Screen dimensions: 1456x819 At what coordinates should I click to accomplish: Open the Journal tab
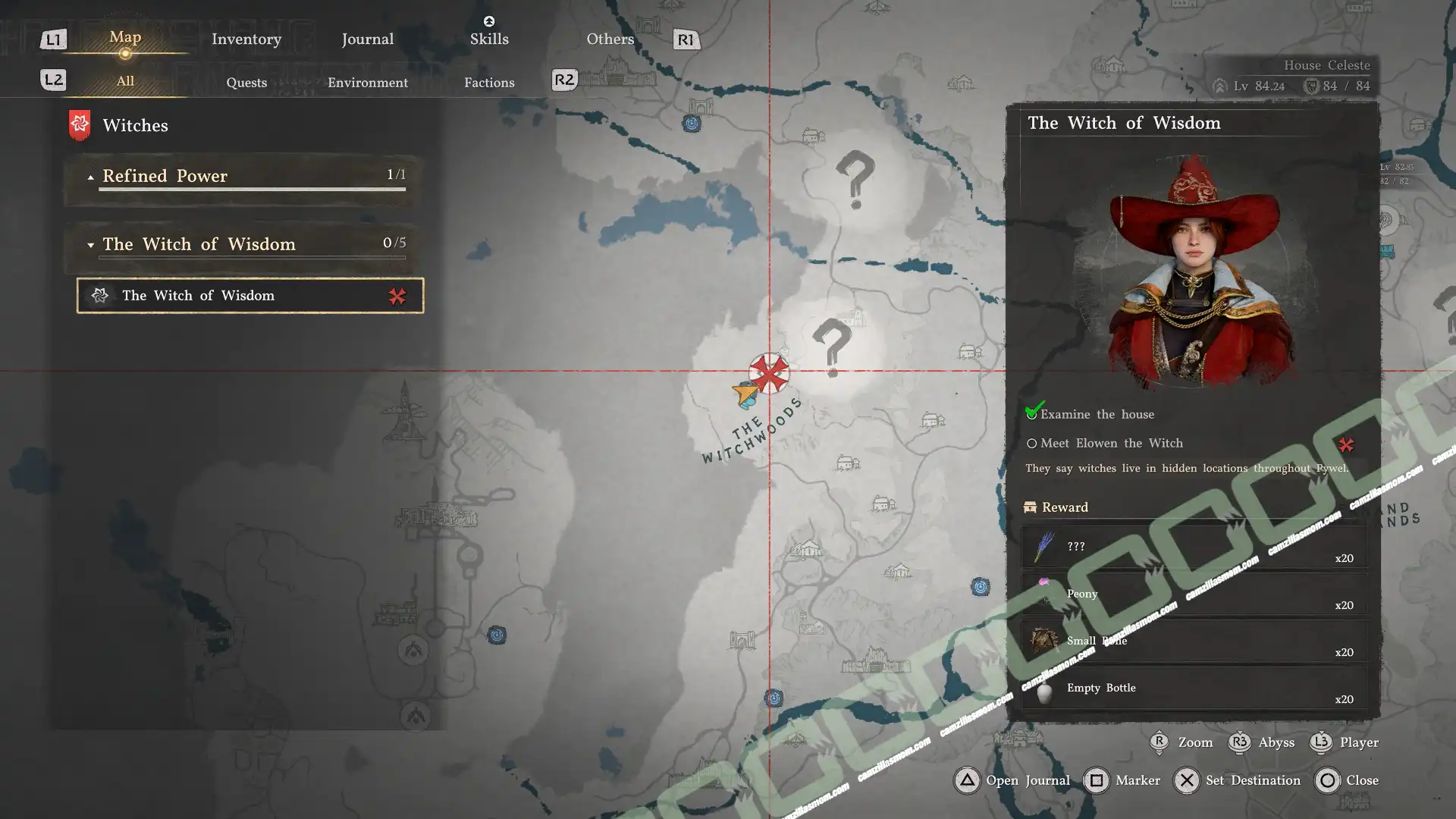[x=367, y=39]
